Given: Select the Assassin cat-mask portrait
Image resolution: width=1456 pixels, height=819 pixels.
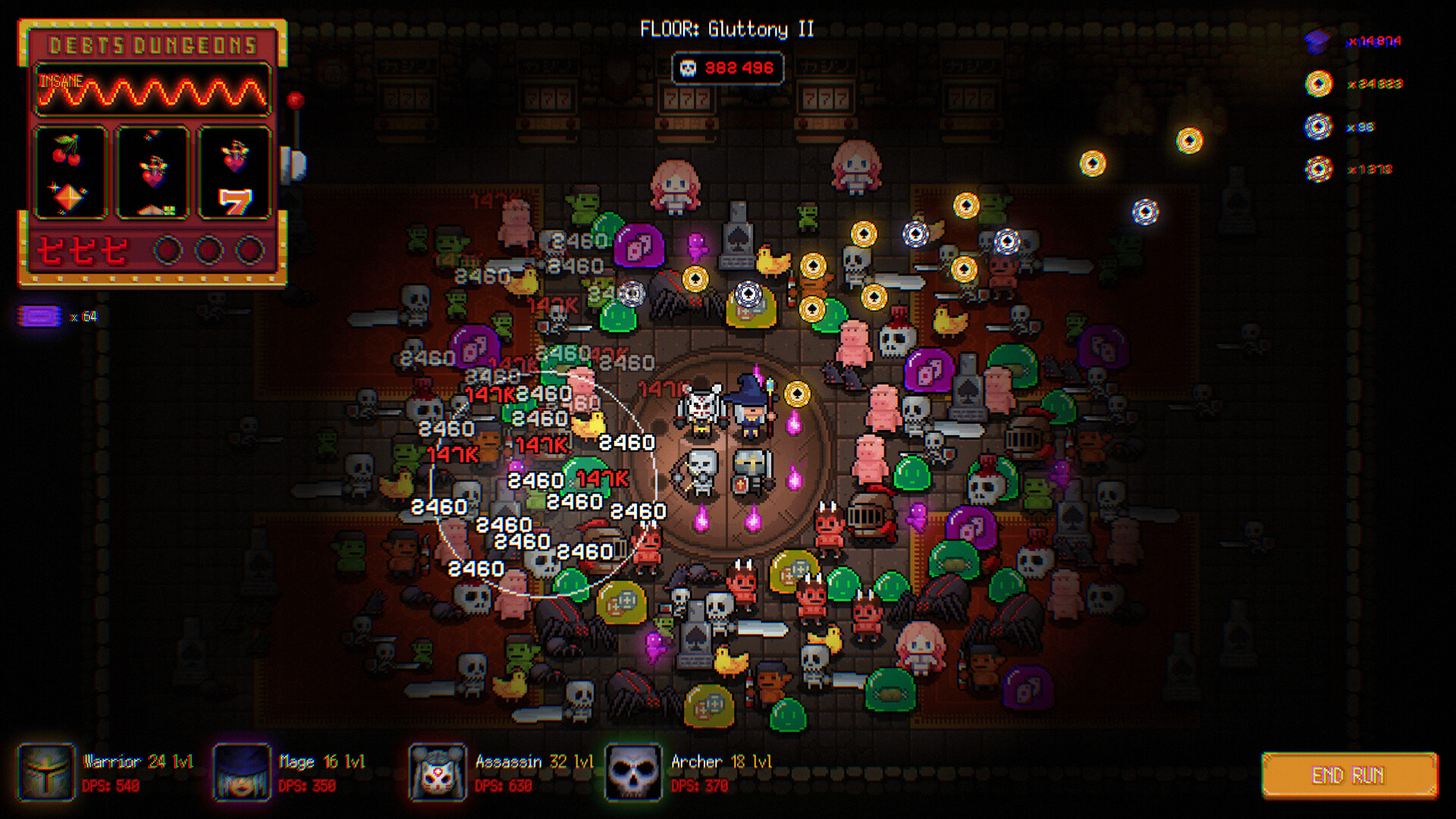Looking at the screenshot, I should 436,773.
